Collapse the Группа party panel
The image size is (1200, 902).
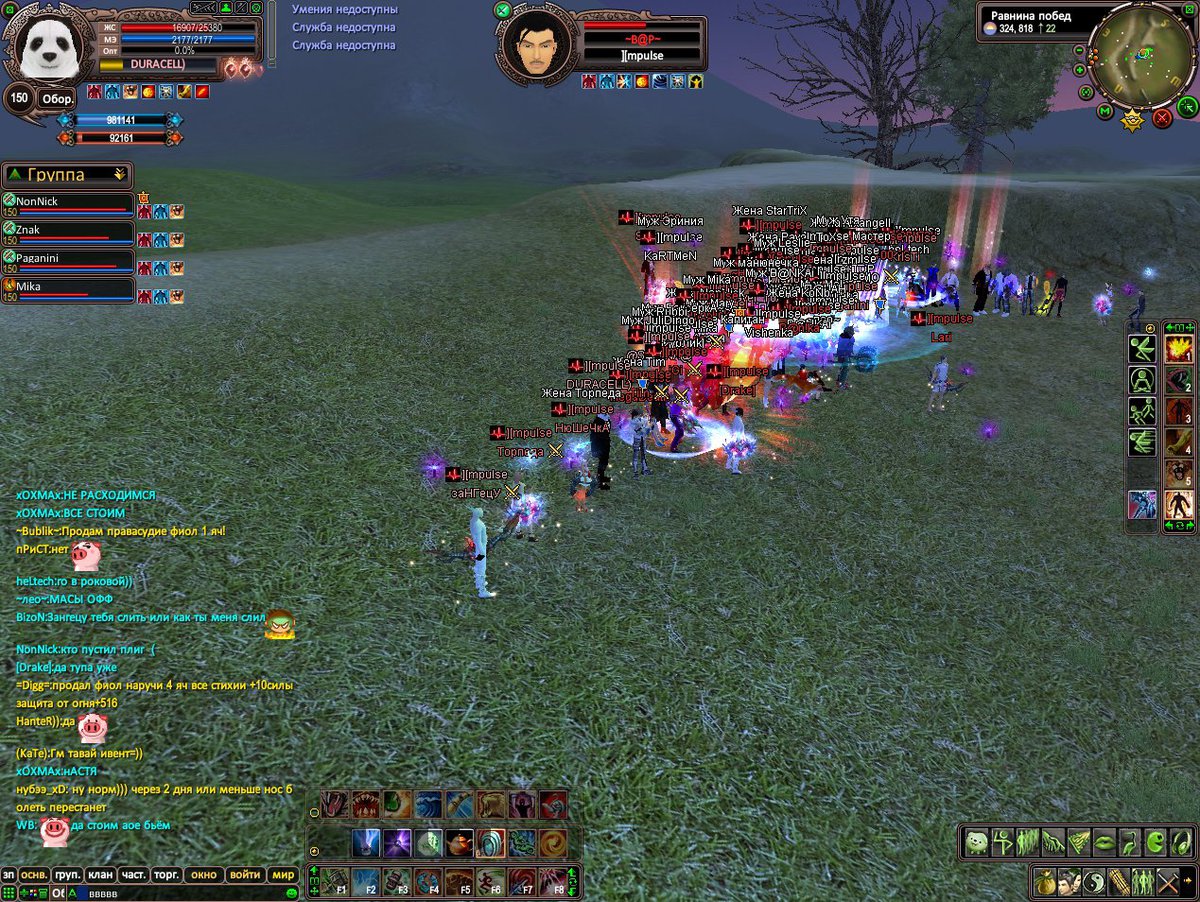tap(120, 174)
